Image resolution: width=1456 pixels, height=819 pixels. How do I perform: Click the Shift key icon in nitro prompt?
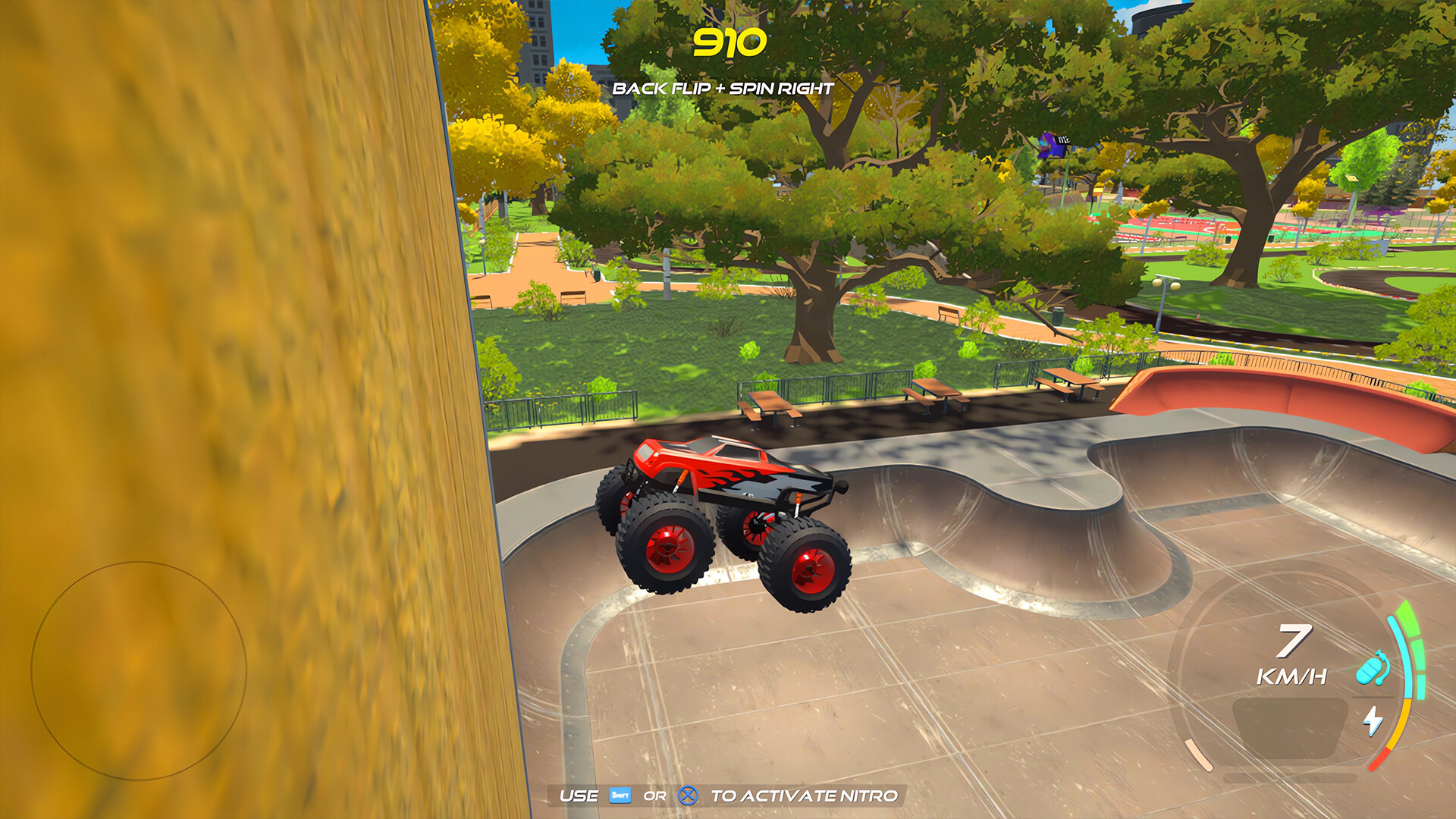coord(620,795)
